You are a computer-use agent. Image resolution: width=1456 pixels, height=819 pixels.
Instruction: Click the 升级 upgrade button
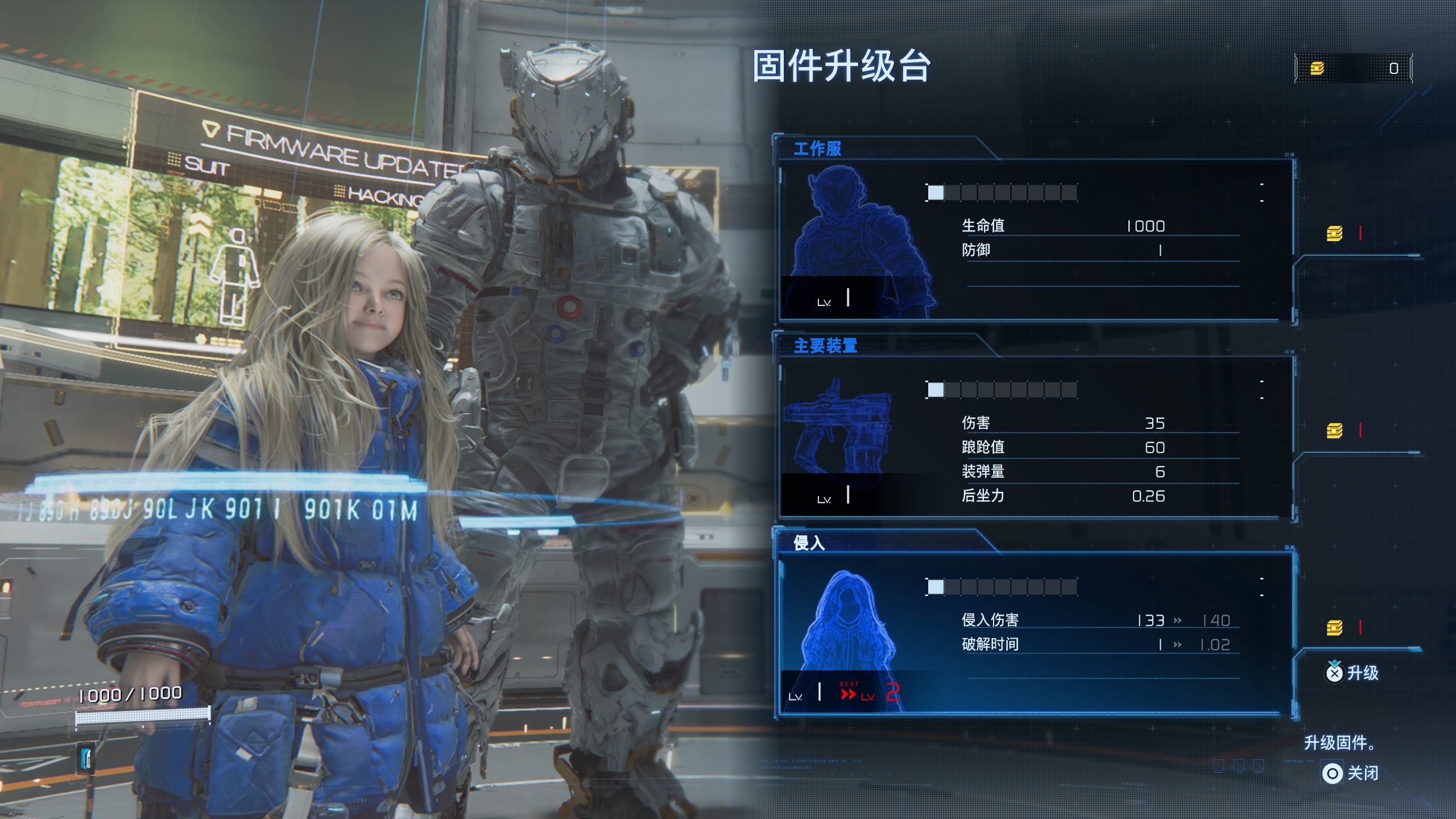1352,673
